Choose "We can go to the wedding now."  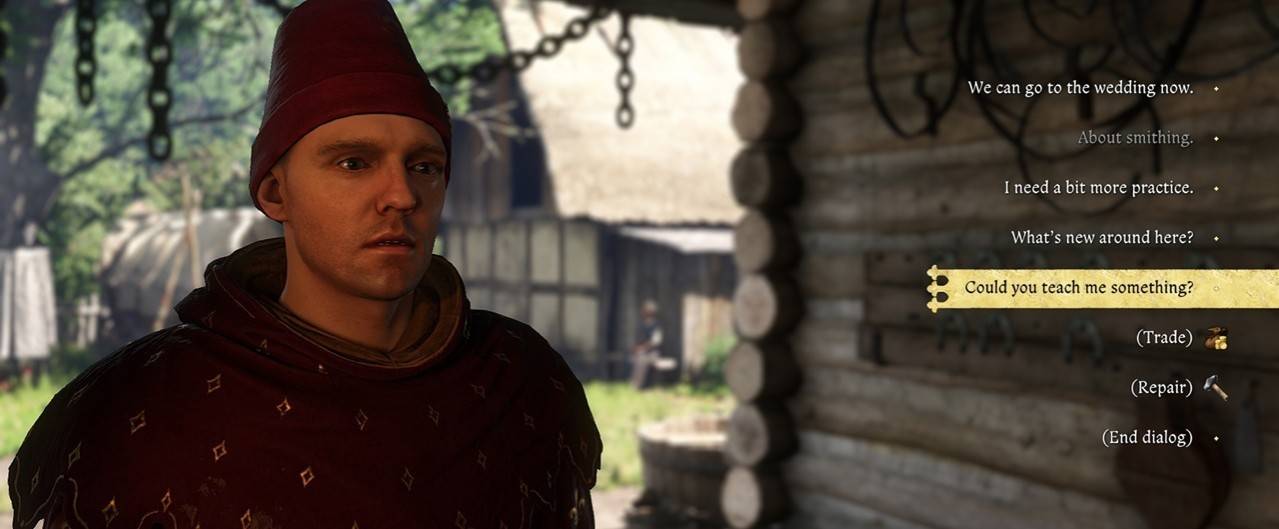1080,88
